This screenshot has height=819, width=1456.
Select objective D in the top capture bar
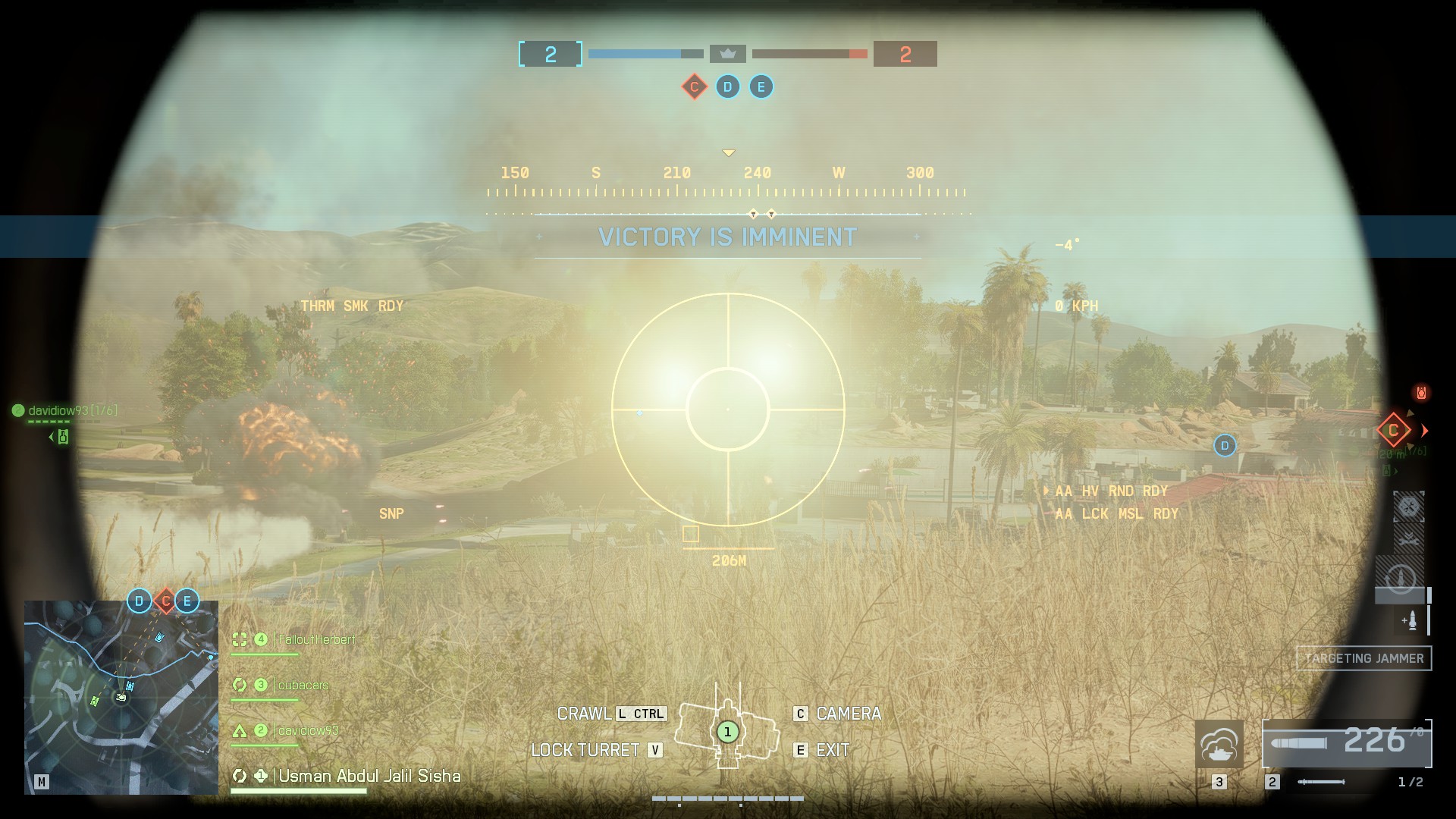click(x=727, y=86)
